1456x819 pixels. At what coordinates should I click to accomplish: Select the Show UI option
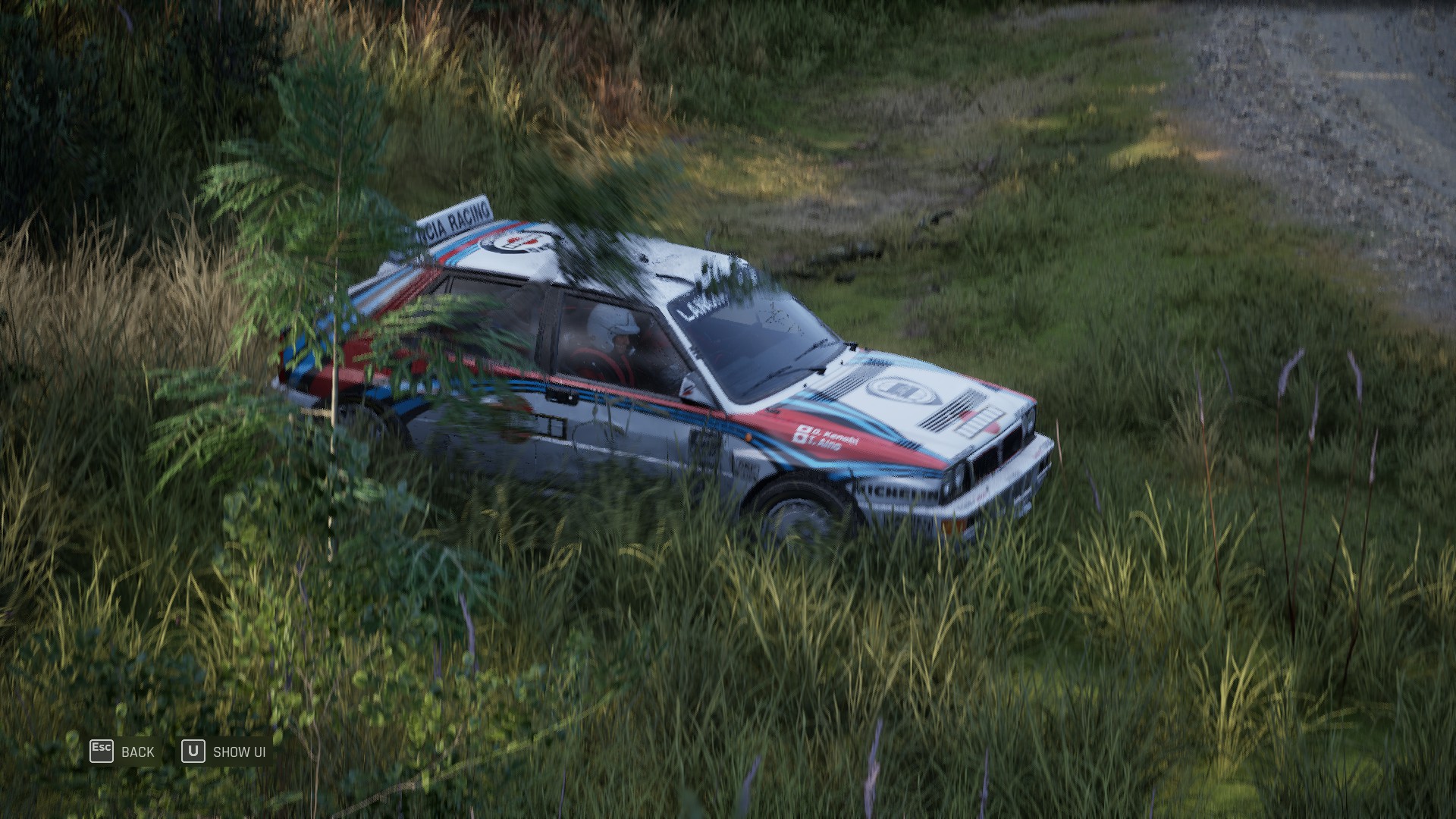coord(224,752)
